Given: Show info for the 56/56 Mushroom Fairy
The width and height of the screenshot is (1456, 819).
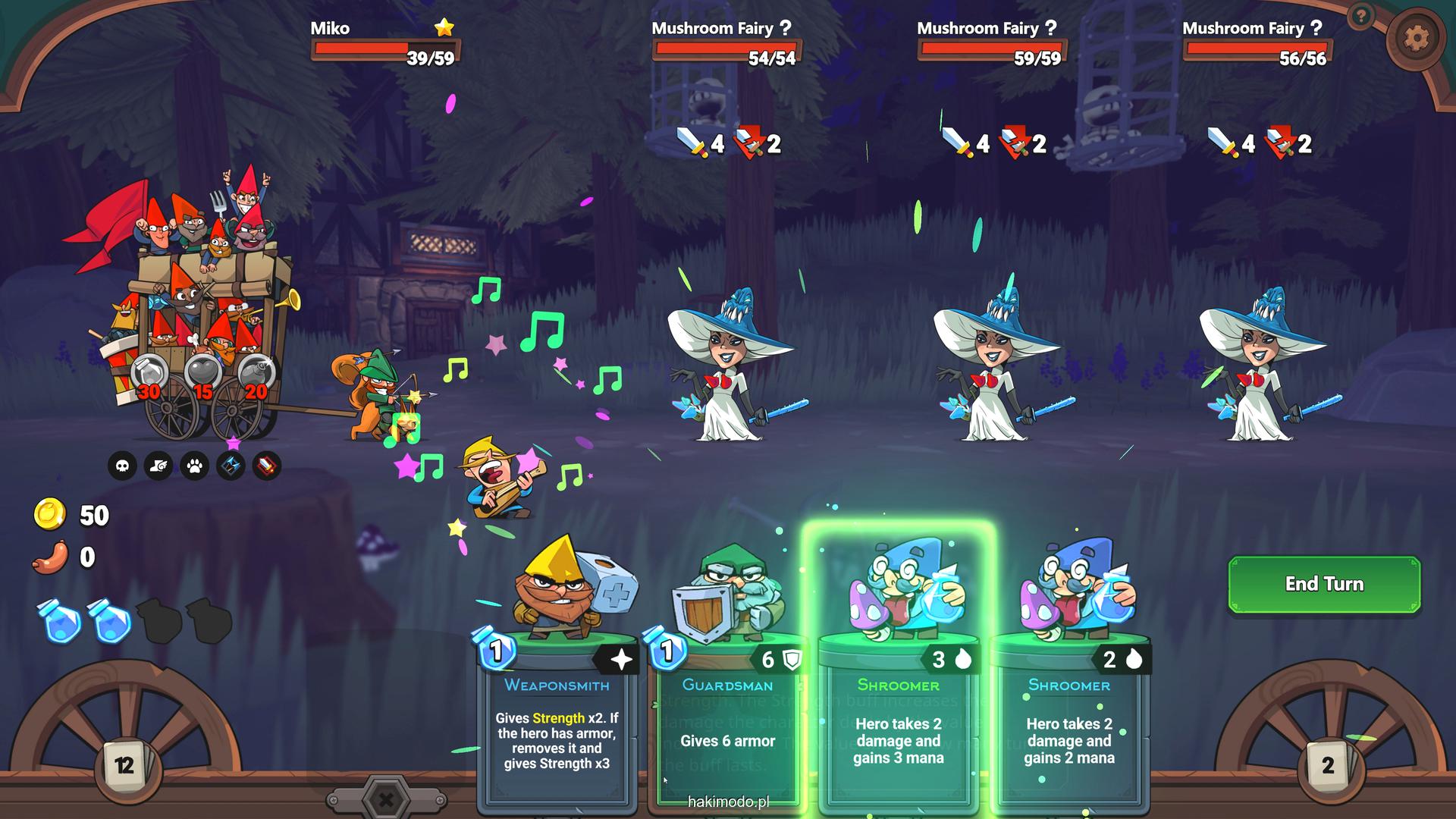Looking at the screenshot, I should pos(1316,28).
